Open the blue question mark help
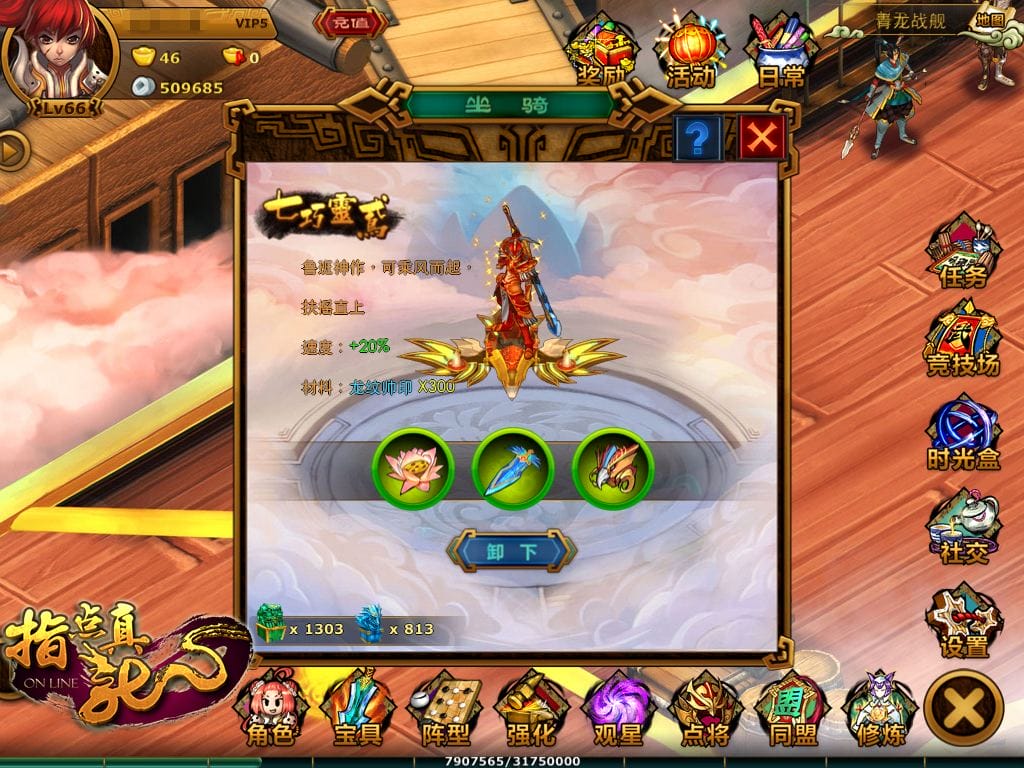This screenshot has height=768, width=1024. (698, 137)
